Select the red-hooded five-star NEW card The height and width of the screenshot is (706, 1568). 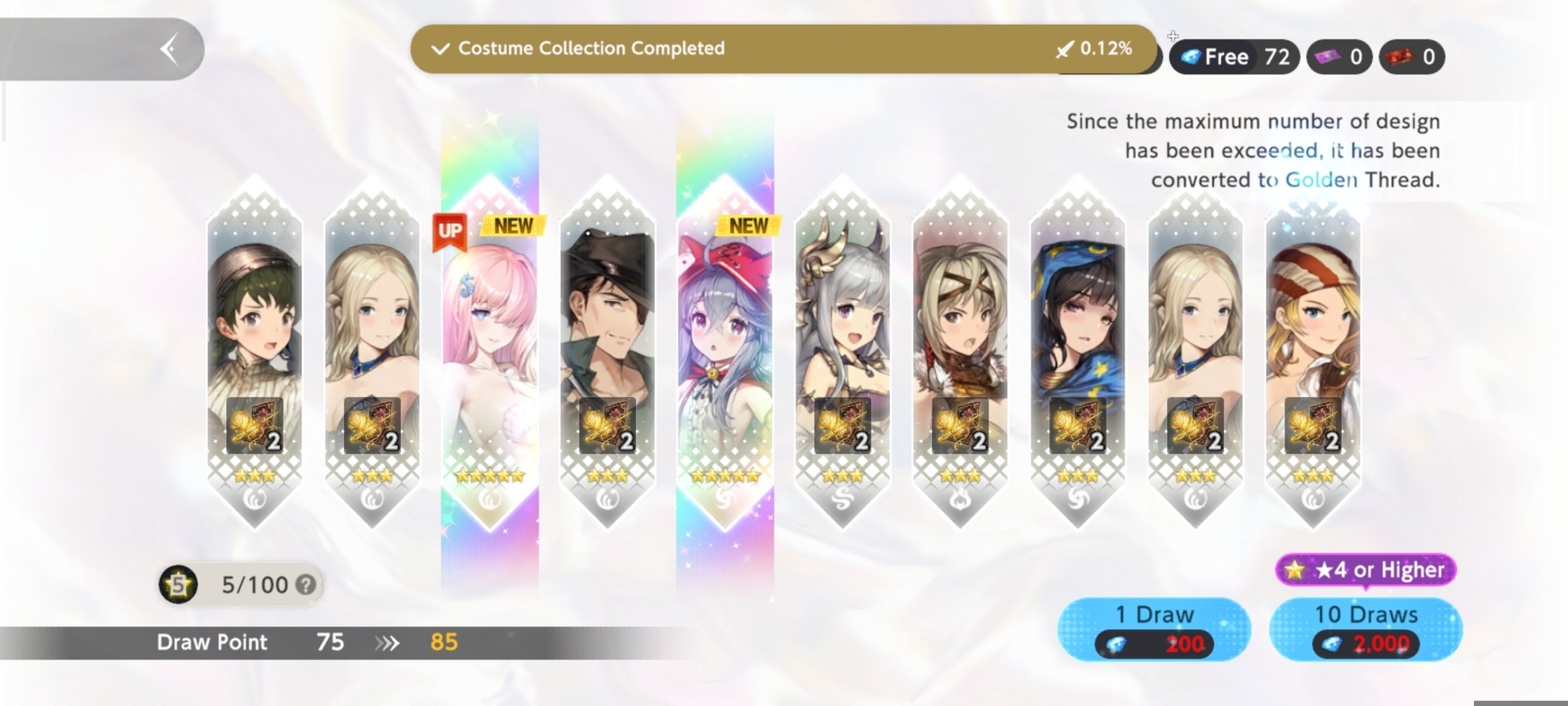pos(725,351)
